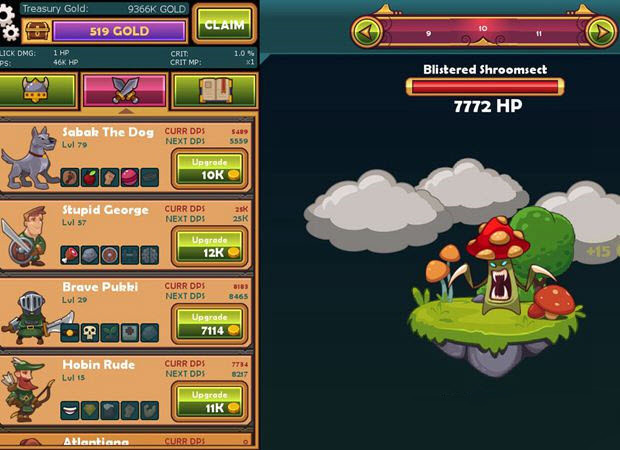The image size is (620, 450).
Task: Upgrade Stupid George for 12K
Action: (x=209, y=247)
